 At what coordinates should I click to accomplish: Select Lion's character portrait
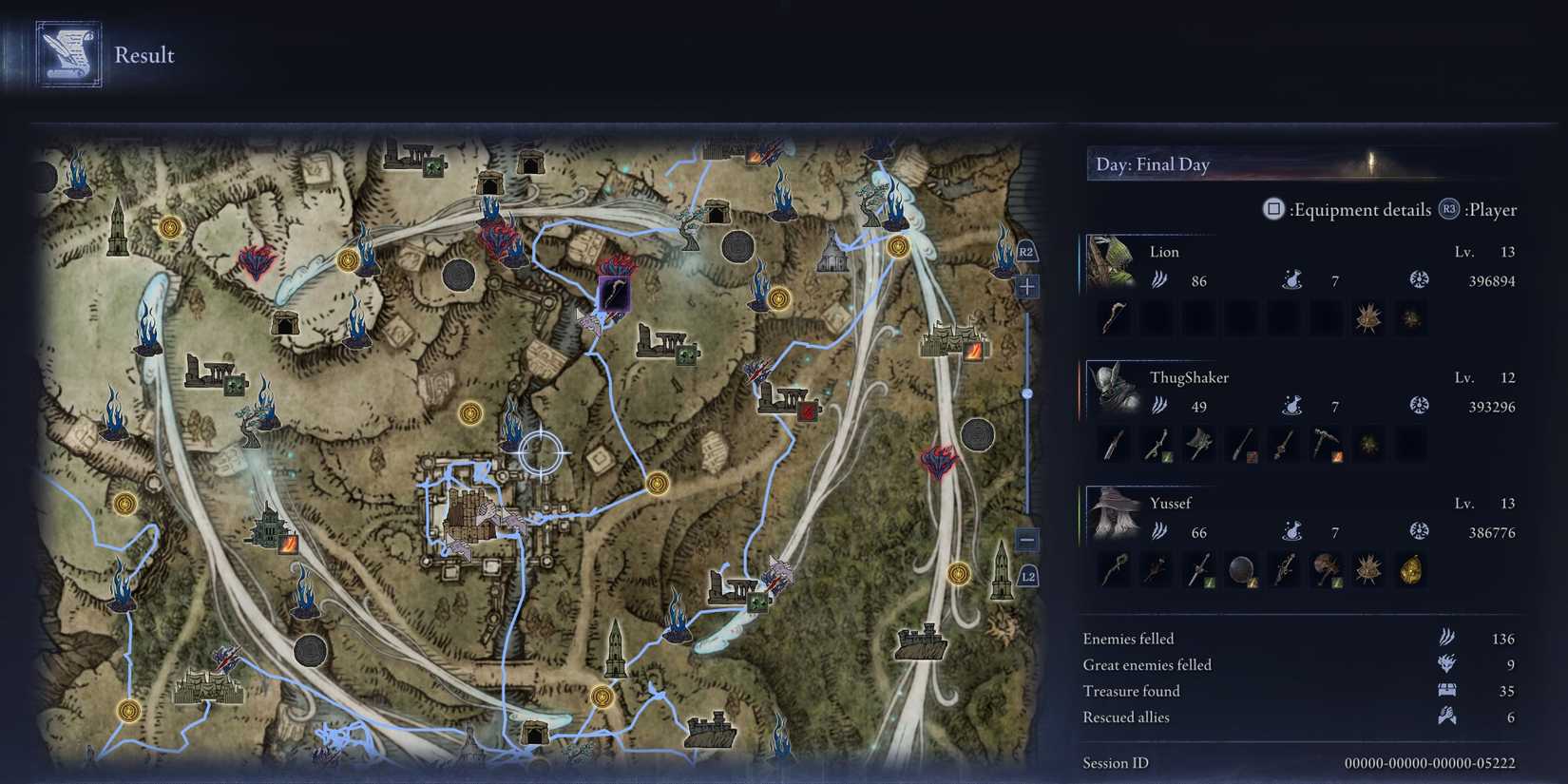1114,265
